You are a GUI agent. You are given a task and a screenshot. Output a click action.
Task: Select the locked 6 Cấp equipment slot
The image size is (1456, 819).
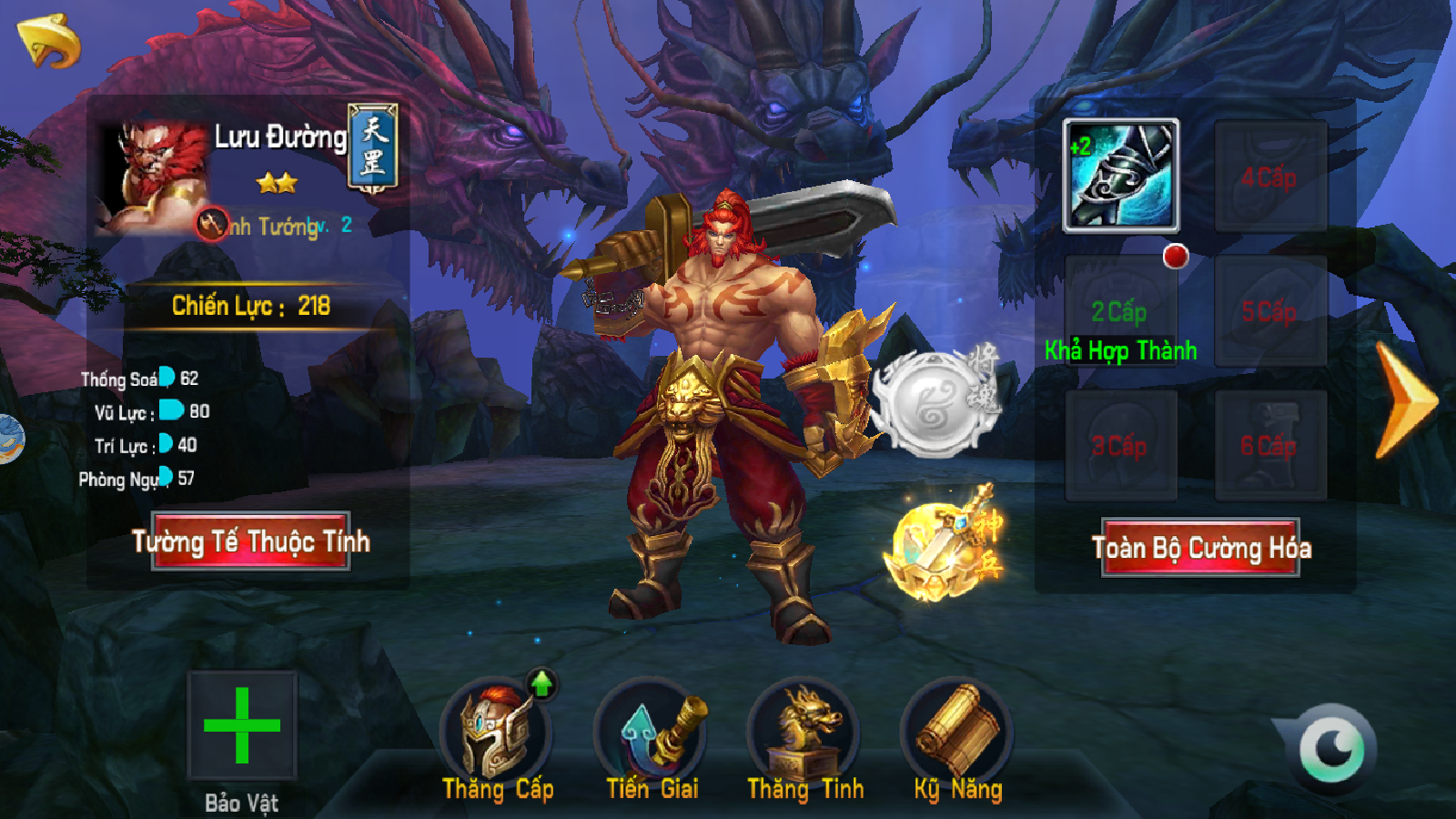pos(1269,446)
